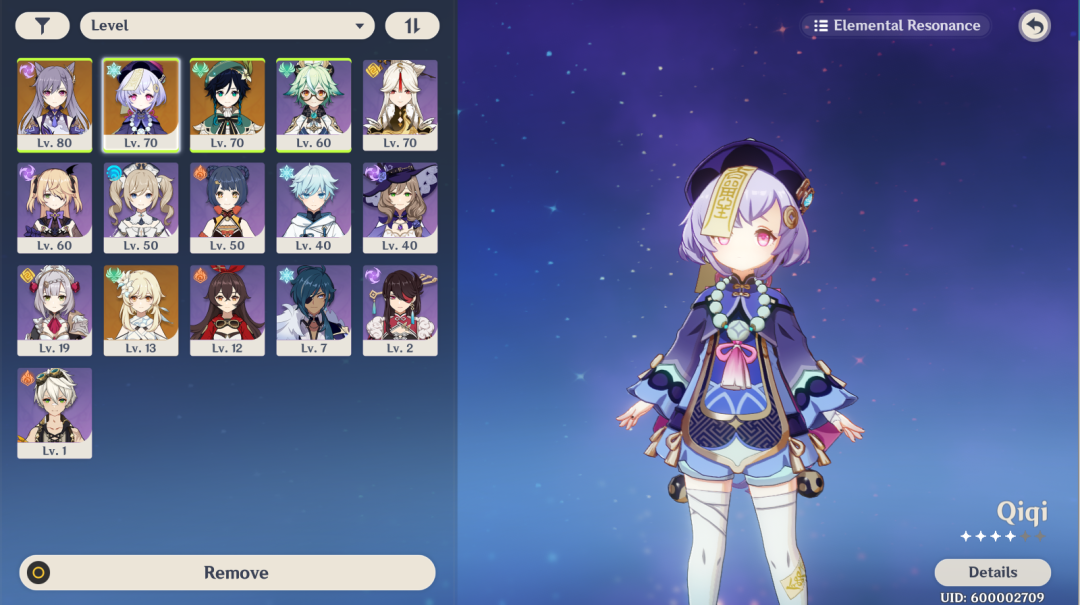Remove the selected character

[x=227, y=573]
